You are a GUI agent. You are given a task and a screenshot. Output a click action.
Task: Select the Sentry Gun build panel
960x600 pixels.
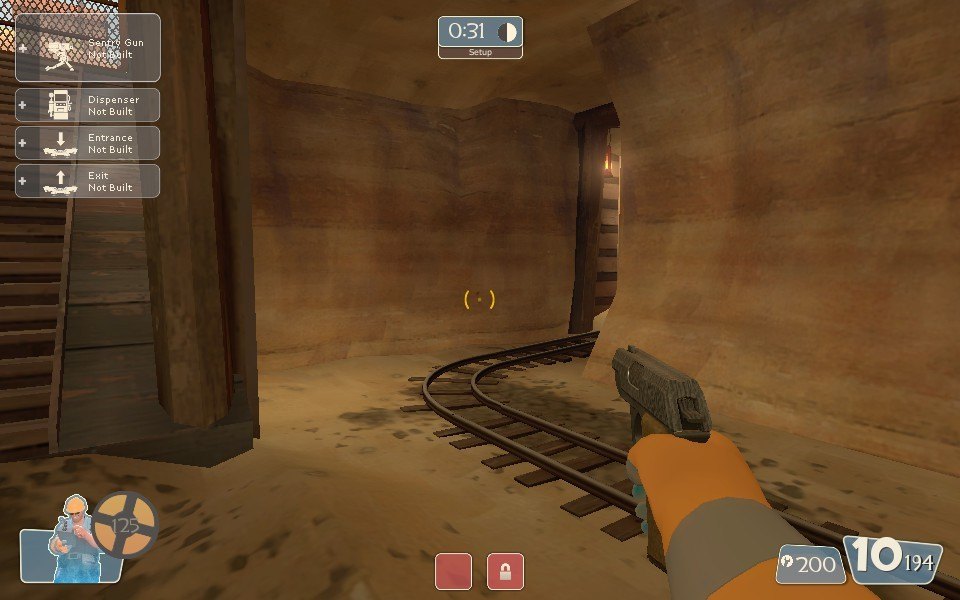click(88, 47)
